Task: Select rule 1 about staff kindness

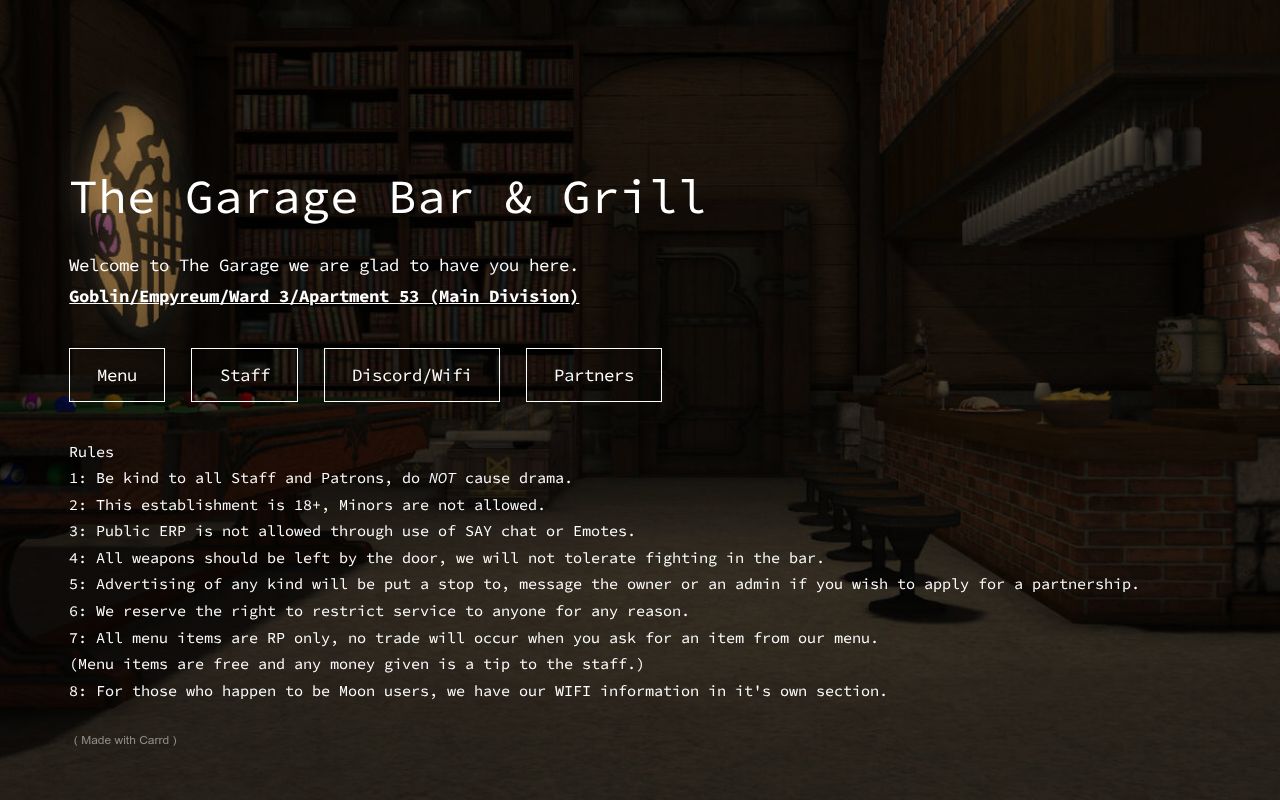Action: tap(320, 478)
